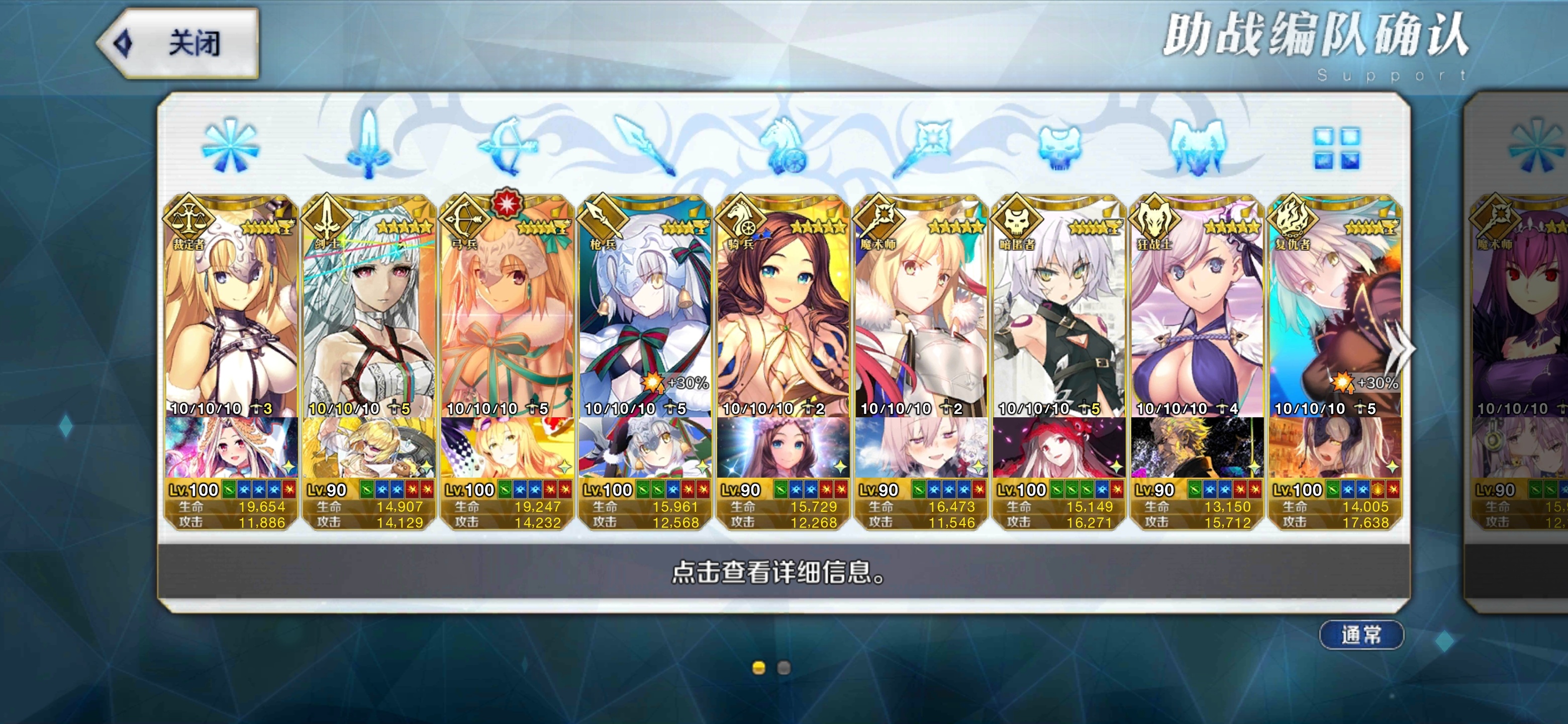Switch to the second page indicator dot

coord(784,668)
